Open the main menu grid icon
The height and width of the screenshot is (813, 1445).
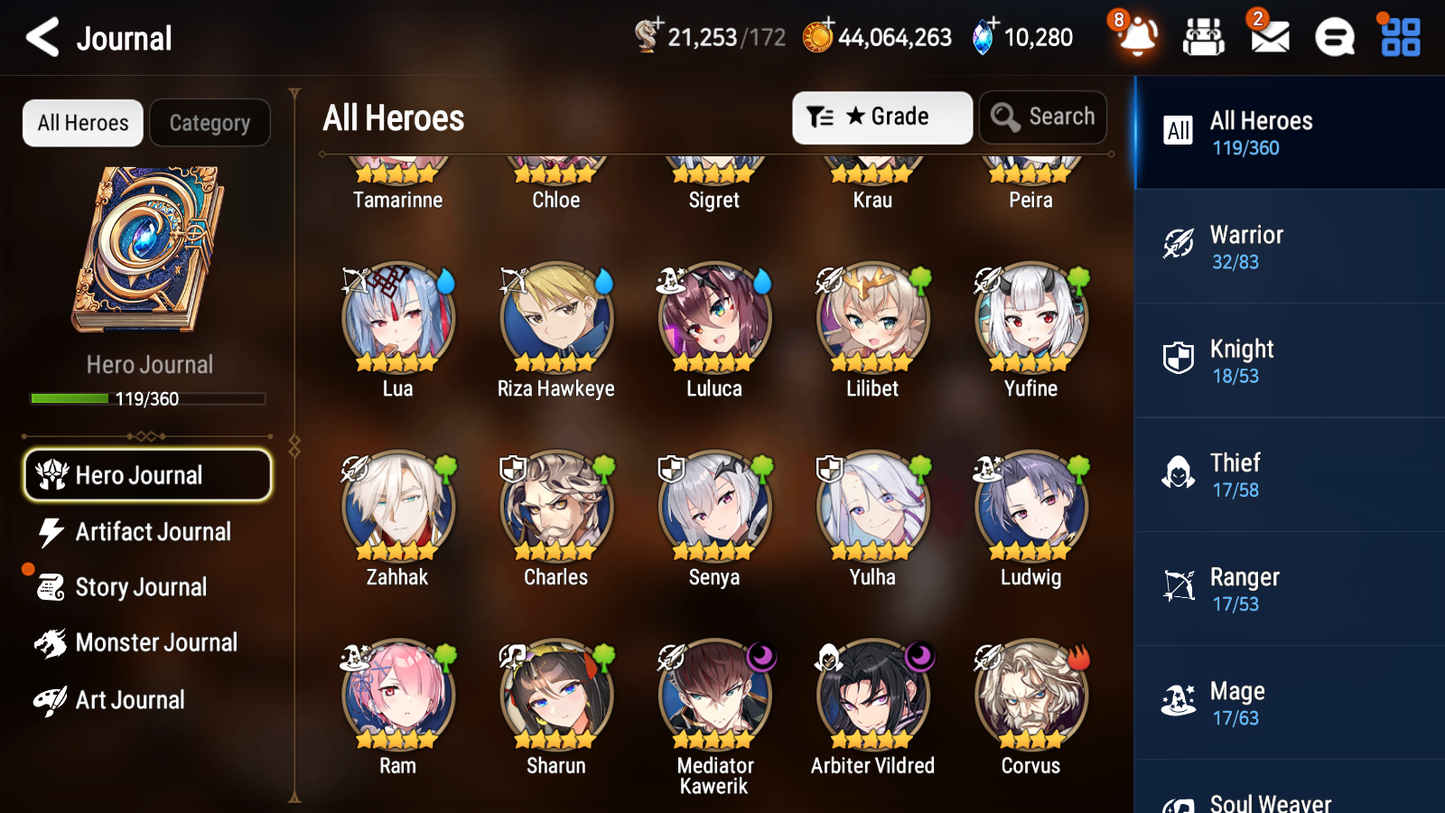pyautogui.click(x=1399, y=36)
